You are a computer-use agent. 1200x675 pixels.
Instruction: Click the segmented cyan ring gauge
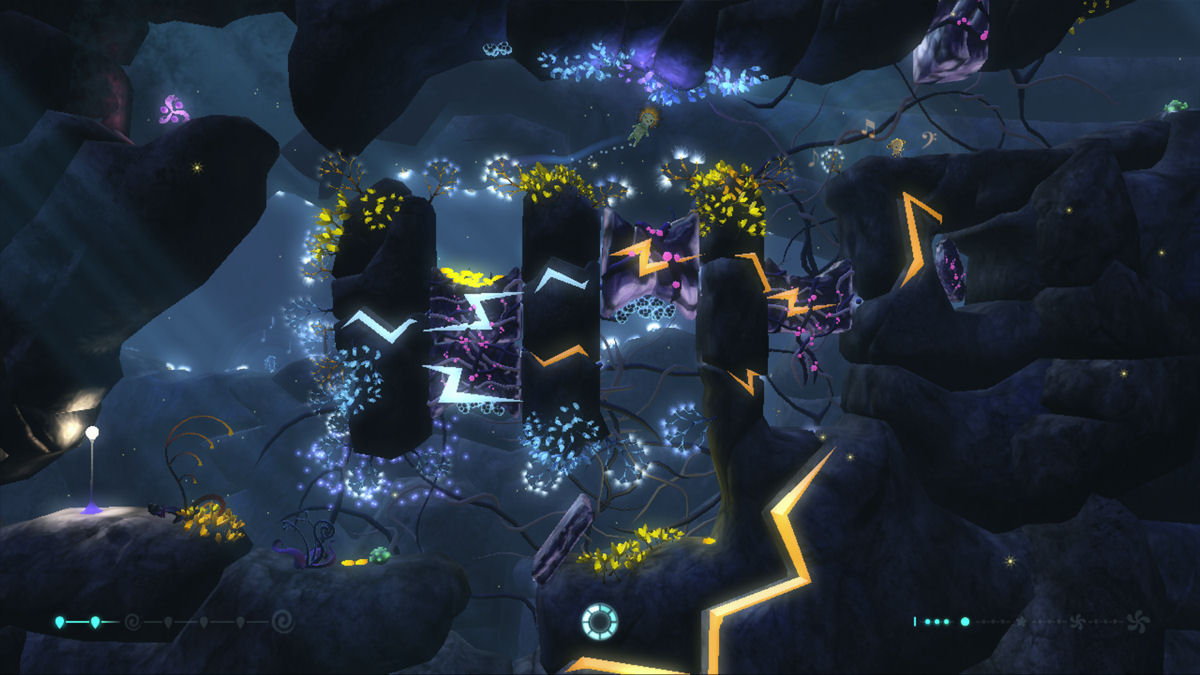(x=599, y=621)
